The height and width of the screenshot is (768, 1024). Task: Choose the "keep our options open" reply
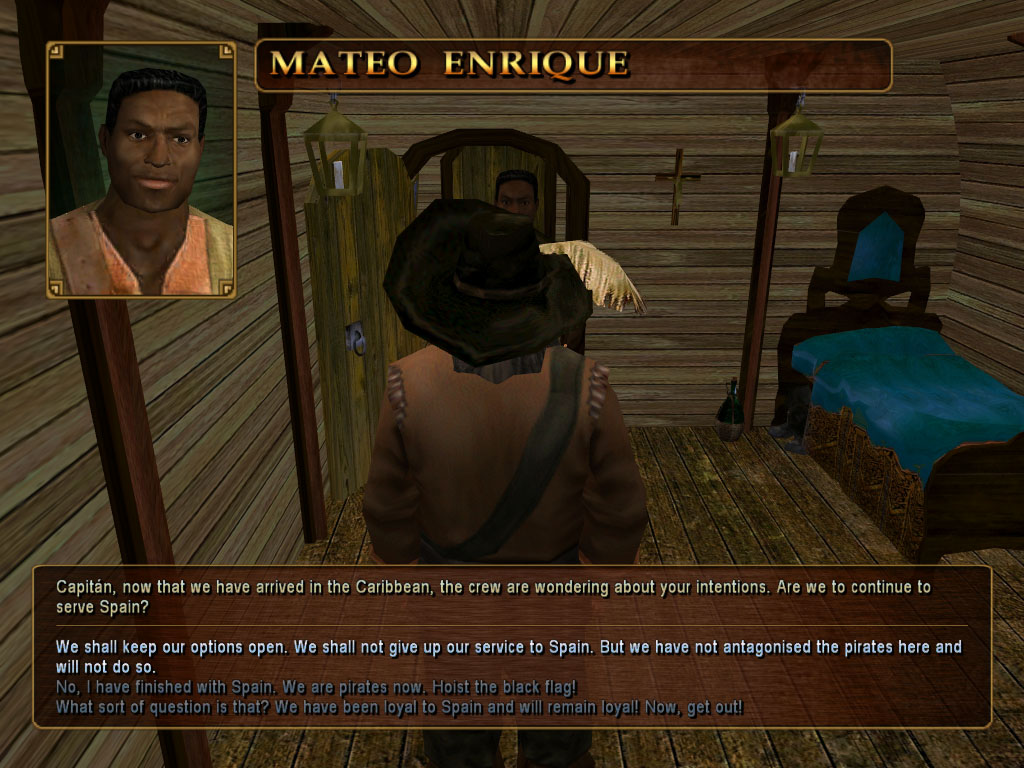pos(508,656)
